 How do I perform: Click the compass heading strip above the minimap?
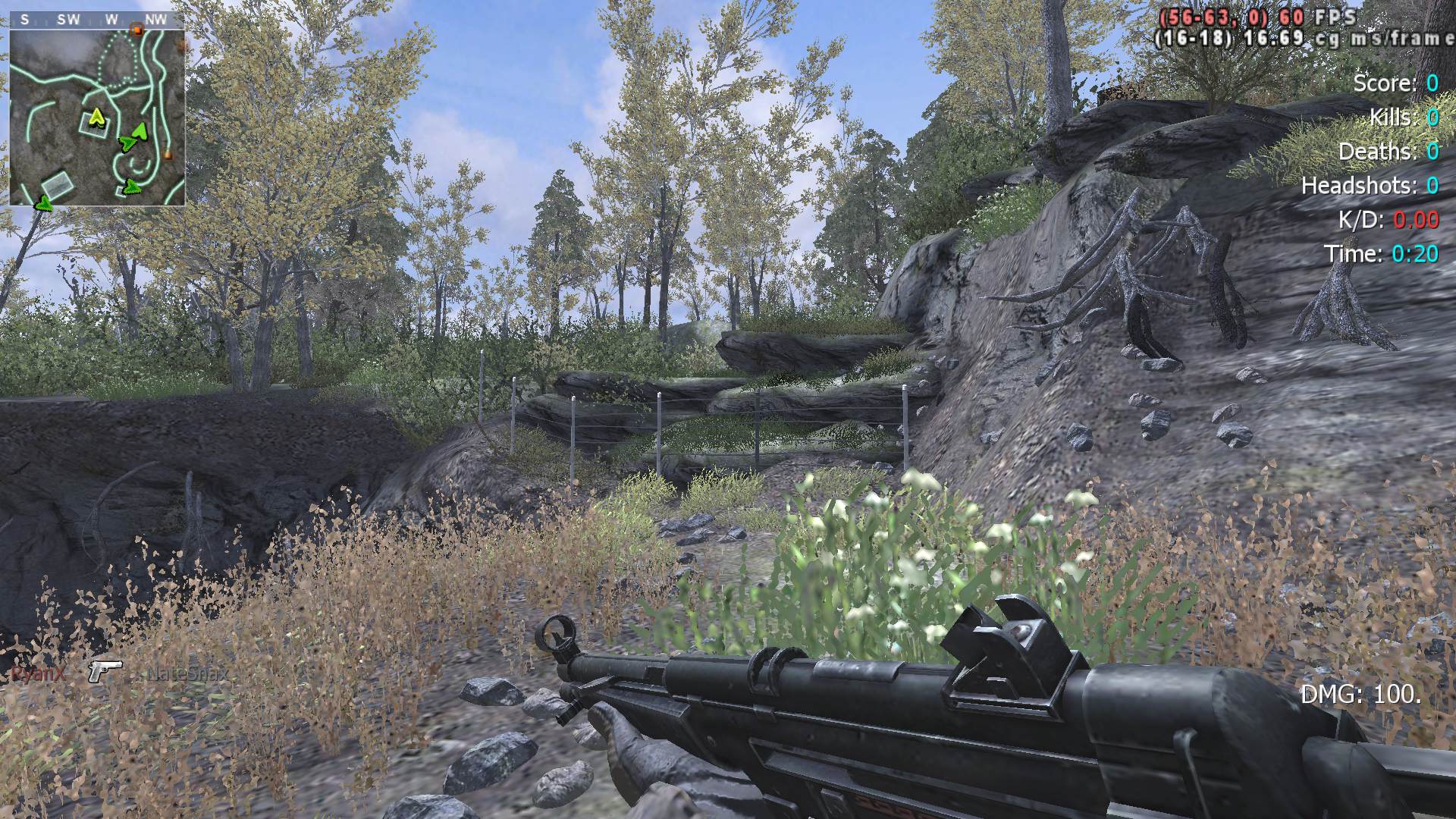(96, 20)
